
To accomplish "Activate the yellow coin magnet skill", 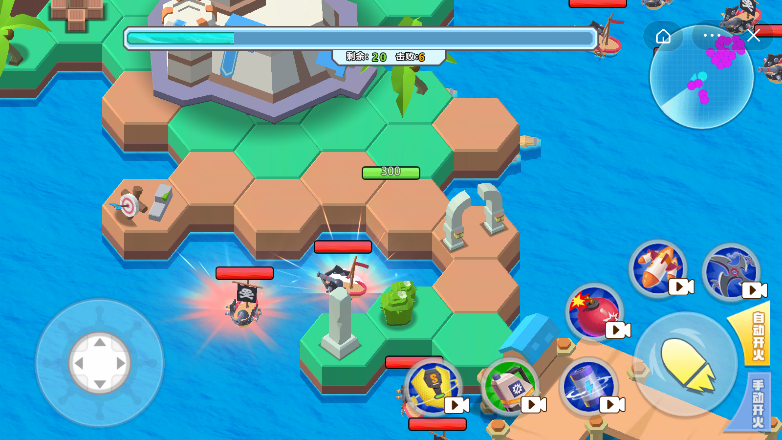I will point(433,387).
